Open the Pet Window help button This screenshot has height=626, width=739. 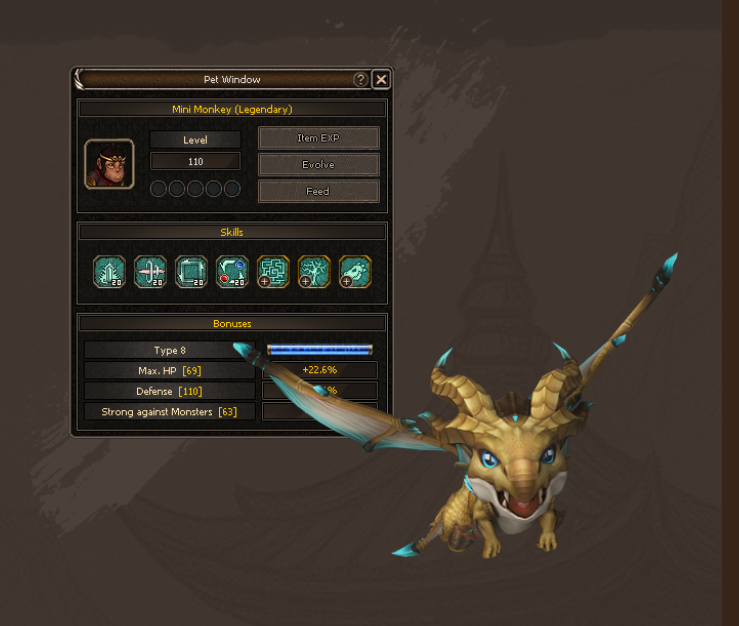tap(360, 80)
